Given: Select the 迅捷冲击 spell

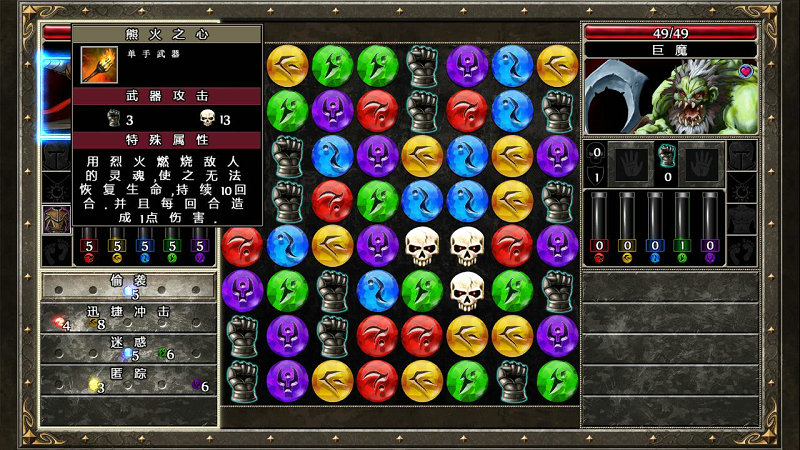Looking at the screenshot, I should (x=129, y=316).
